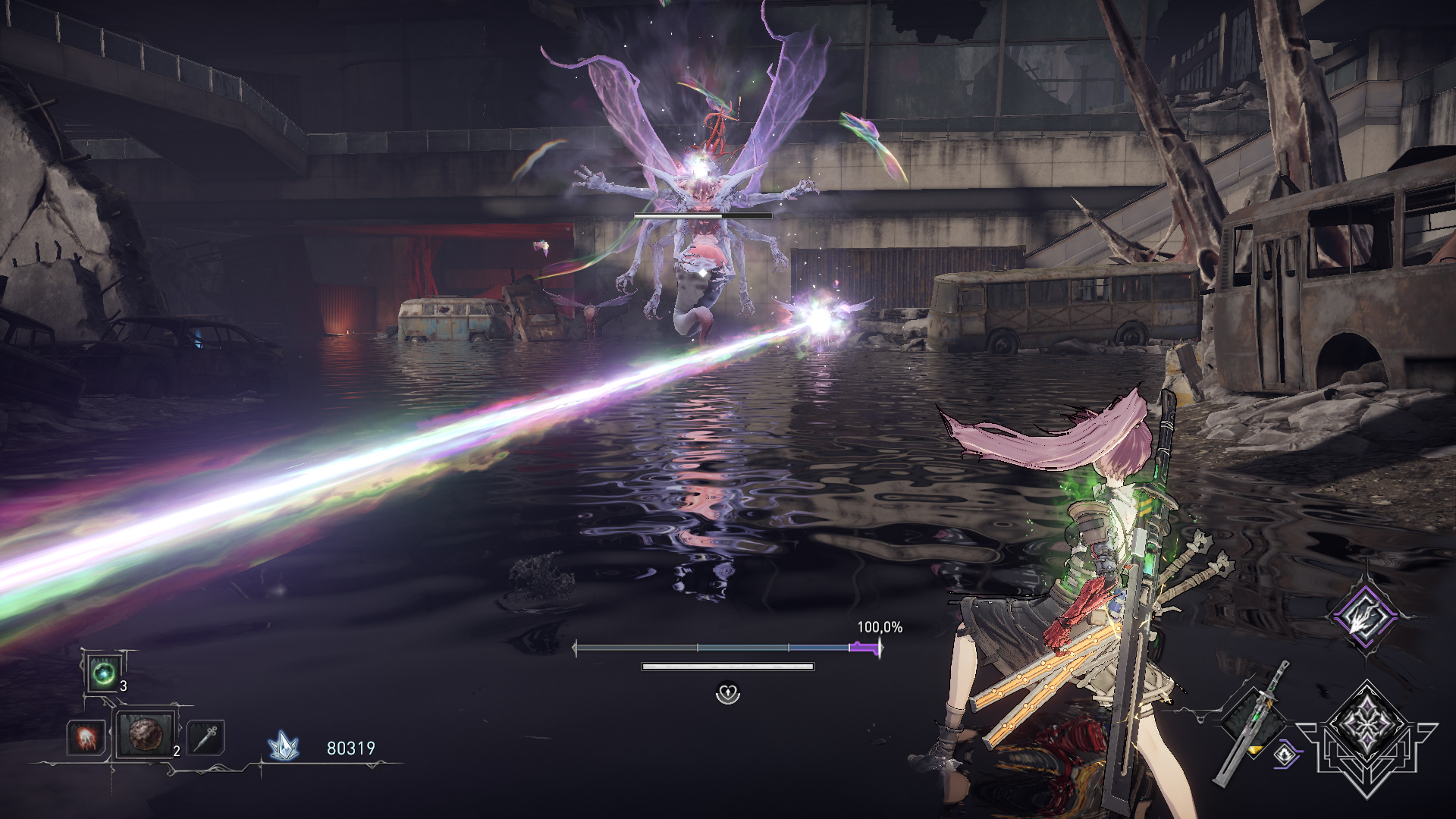Click the blue crystal currency icon
1456x819 pixels.
click(284, 747)
